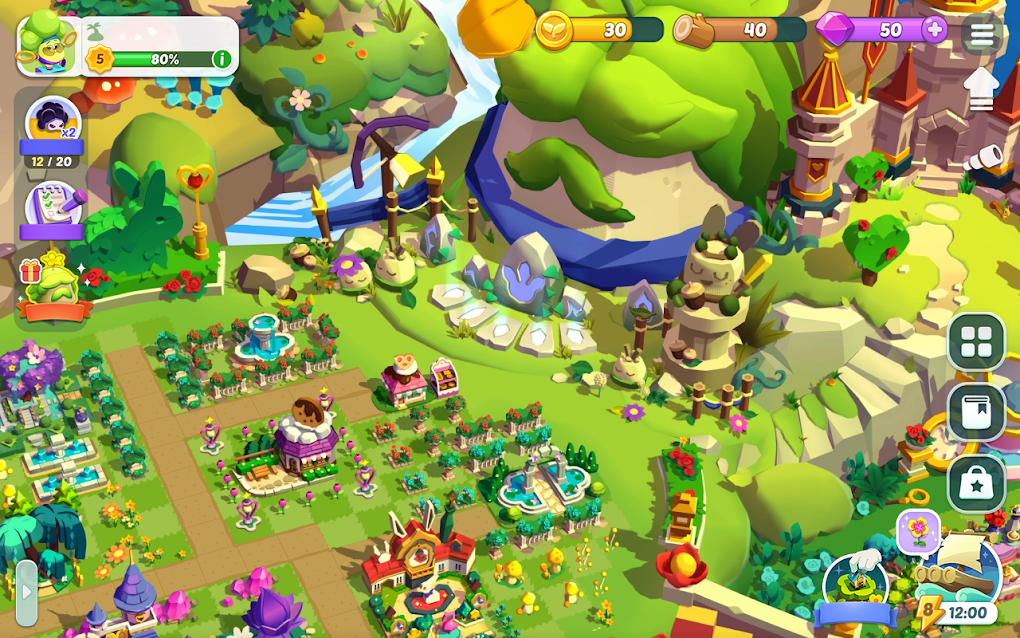Image resolution: width=1020 pixels, height=638 pixels.
Task: Expand the side panel arrow tab
Action: coord(26,592)
